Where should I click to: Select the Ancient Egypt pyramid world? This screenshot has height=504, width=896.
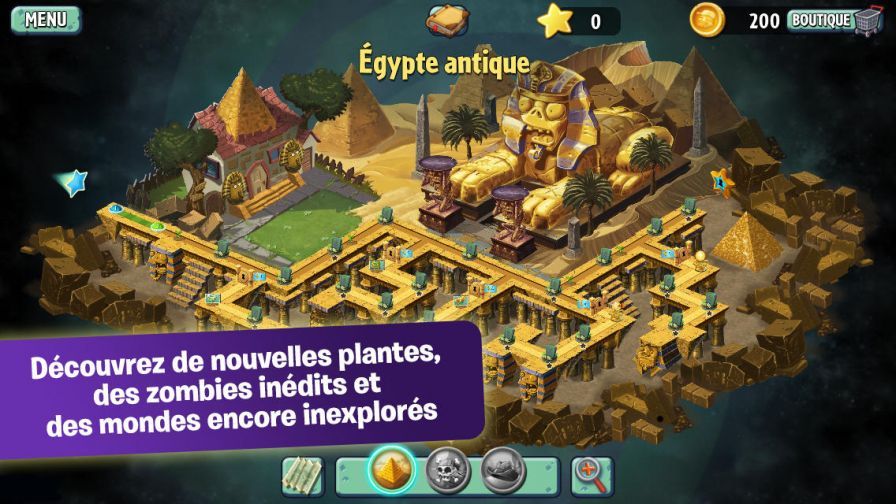click(391, 468)
